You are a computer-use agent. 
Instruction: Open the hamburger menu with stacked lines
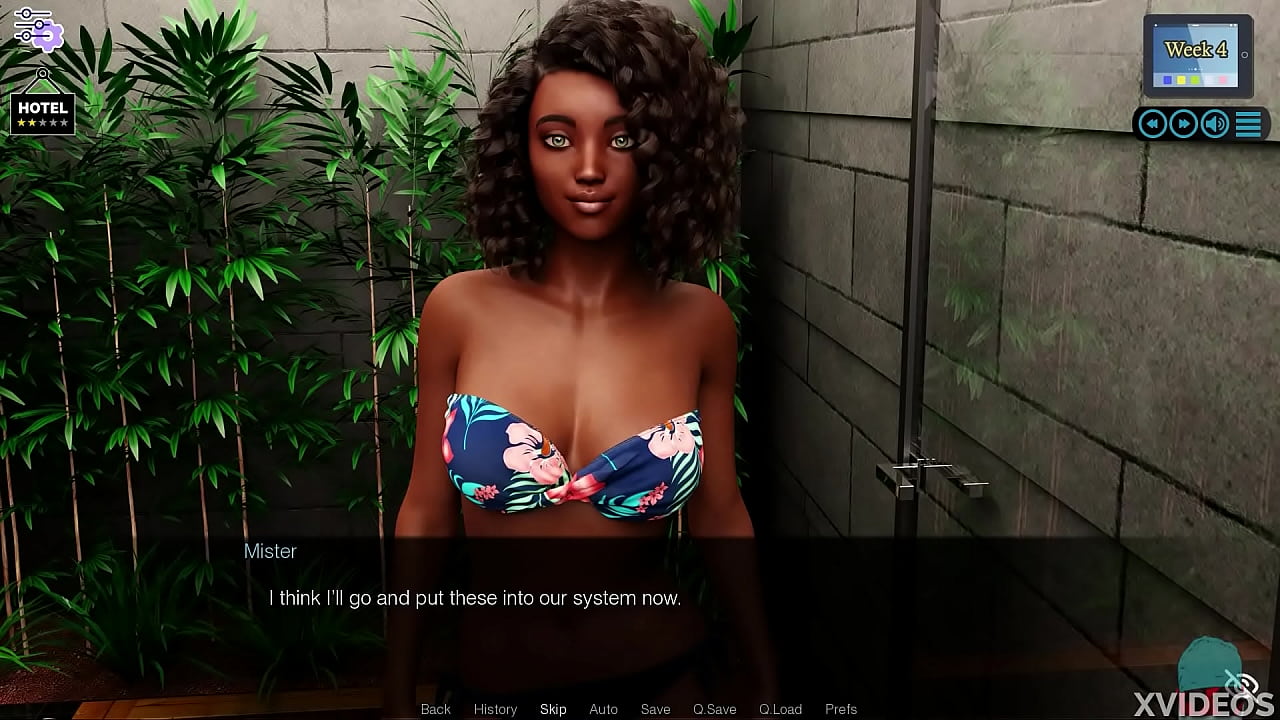click(x=1248, y=124)
